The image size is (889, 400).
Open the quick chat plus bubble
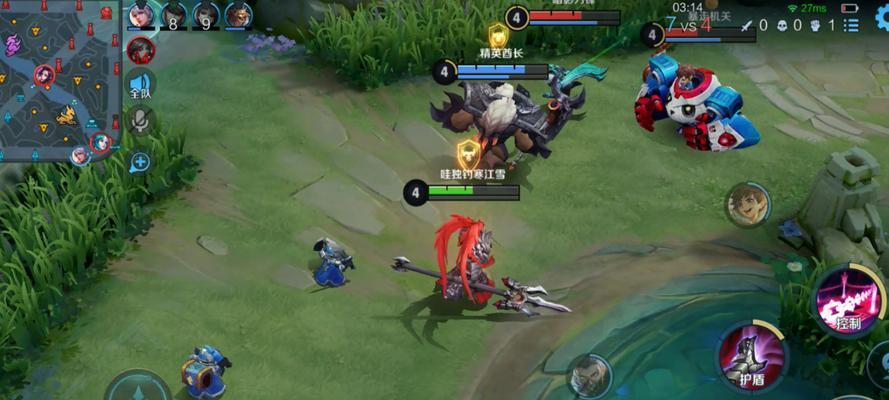pyautogui.click(x=140, y=161)
